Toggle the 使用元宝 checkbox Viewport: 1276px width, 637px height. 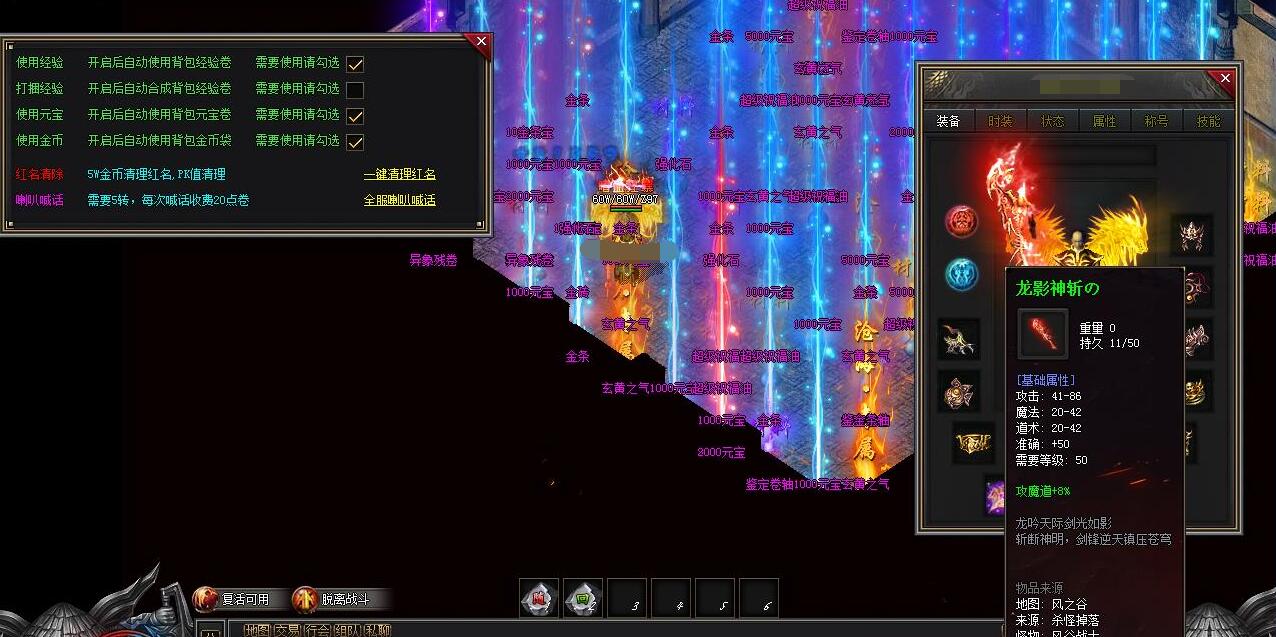pos(355,116)
